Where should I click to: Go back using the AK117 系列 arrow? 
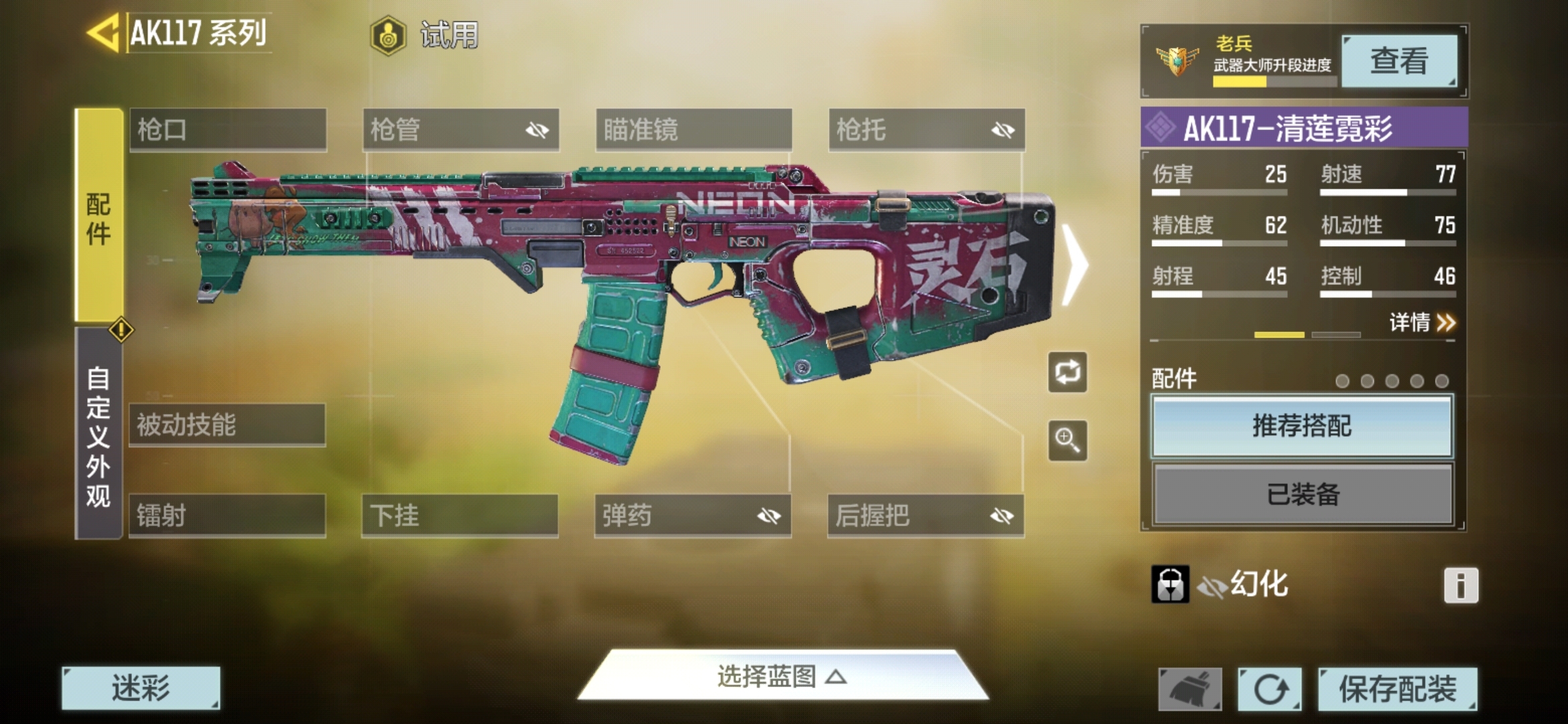coord(104,32)
